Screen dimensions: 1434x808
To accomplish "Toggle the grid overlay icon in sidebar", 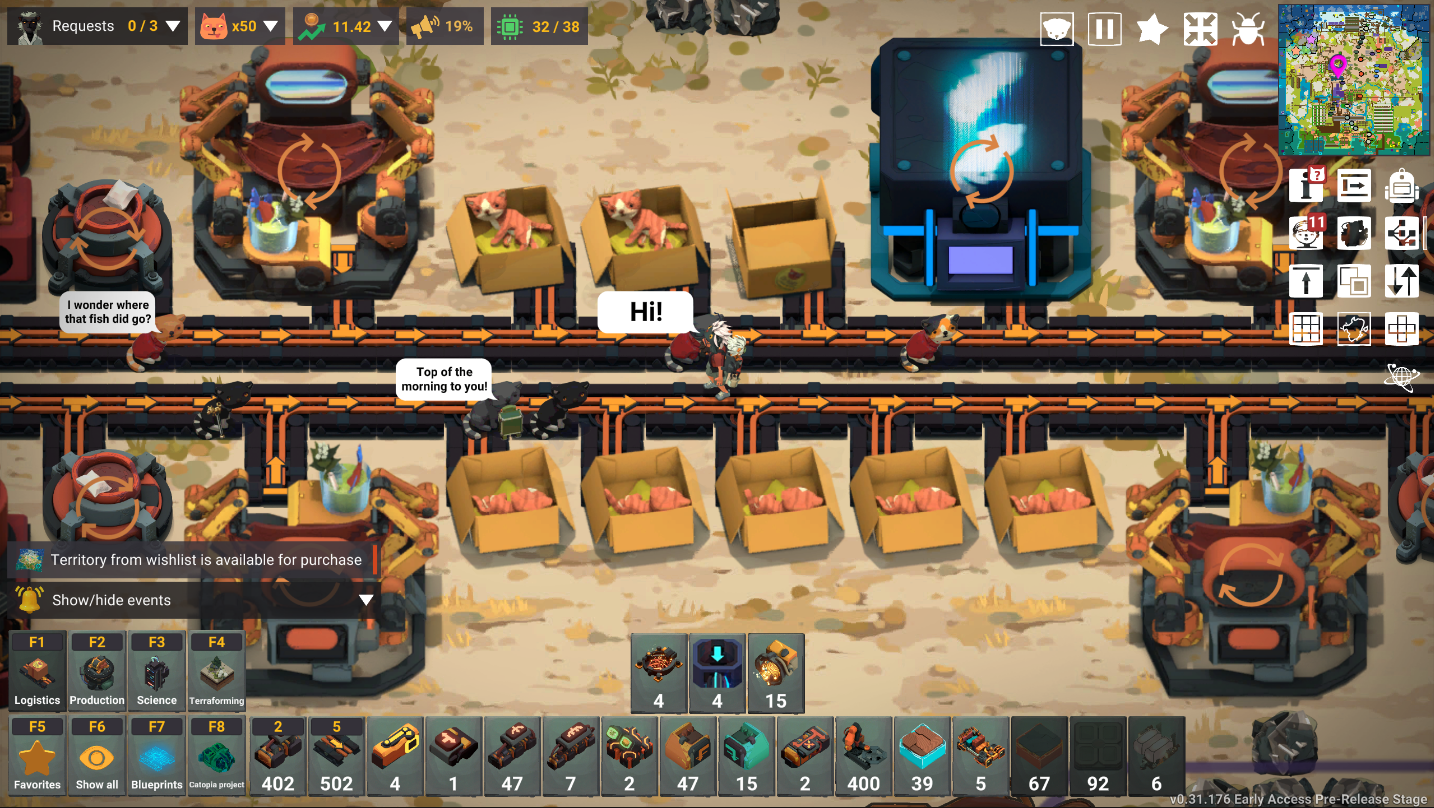I will 1306,328.
